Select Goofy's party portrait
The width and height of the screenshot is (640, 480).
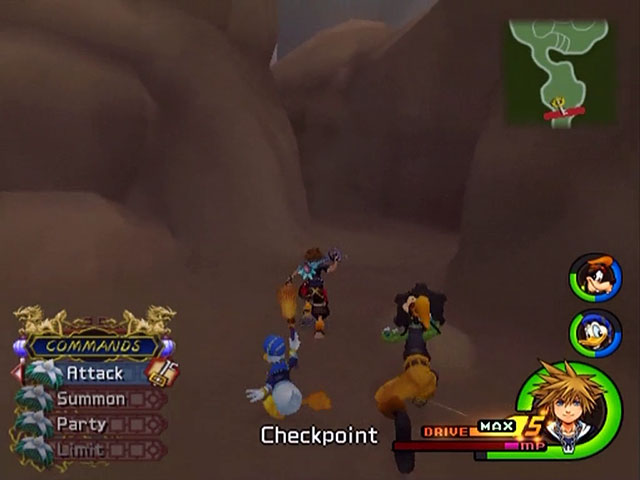coord(595,278)
